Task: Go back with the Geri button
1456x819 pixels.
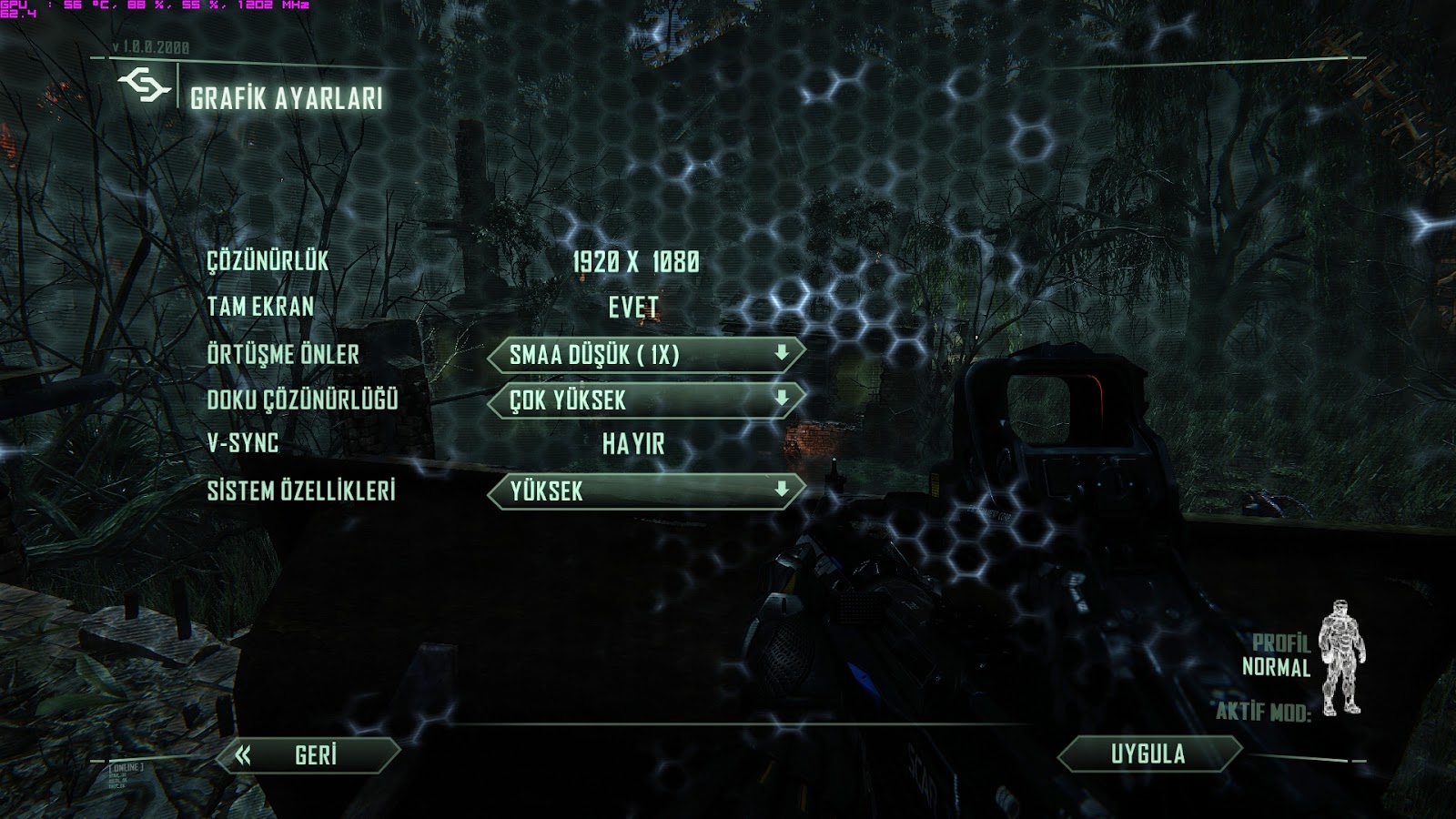Action: [x=311, y=755]
